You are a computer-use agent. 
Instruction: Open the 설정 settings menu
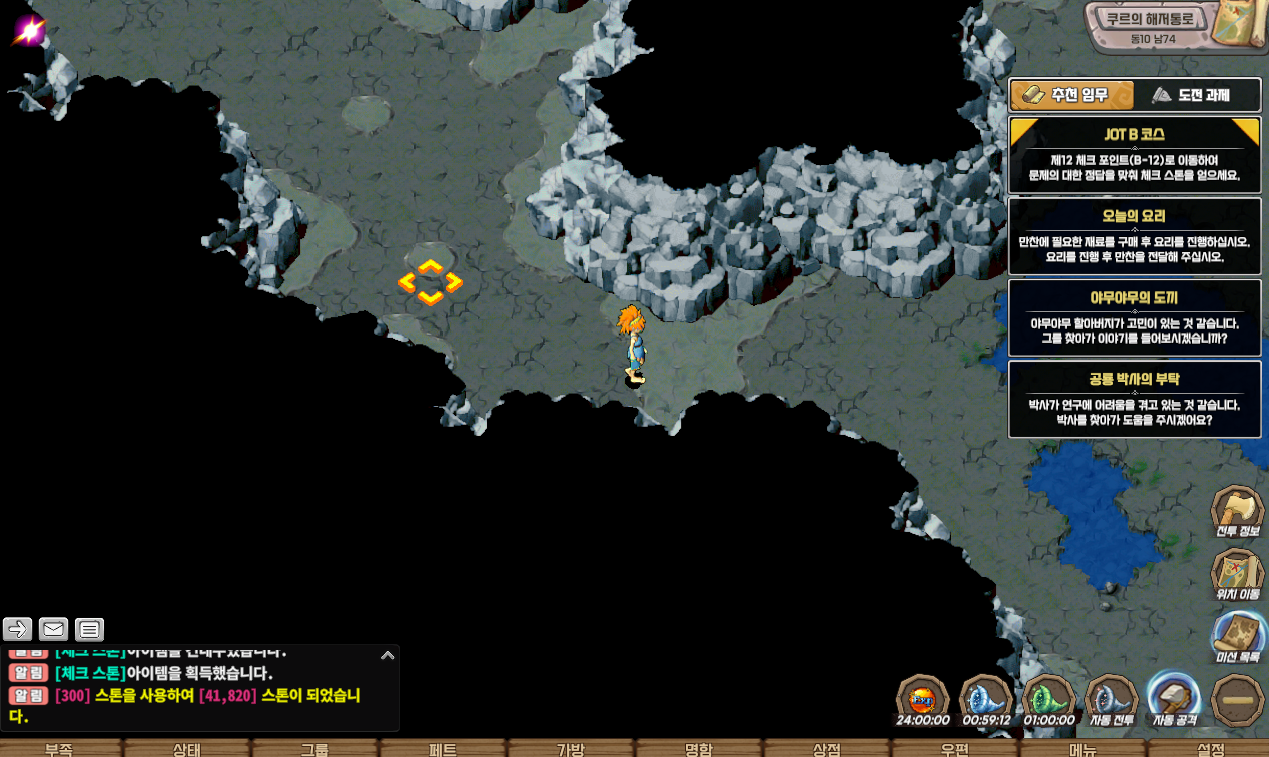[x=1210, y=749]
